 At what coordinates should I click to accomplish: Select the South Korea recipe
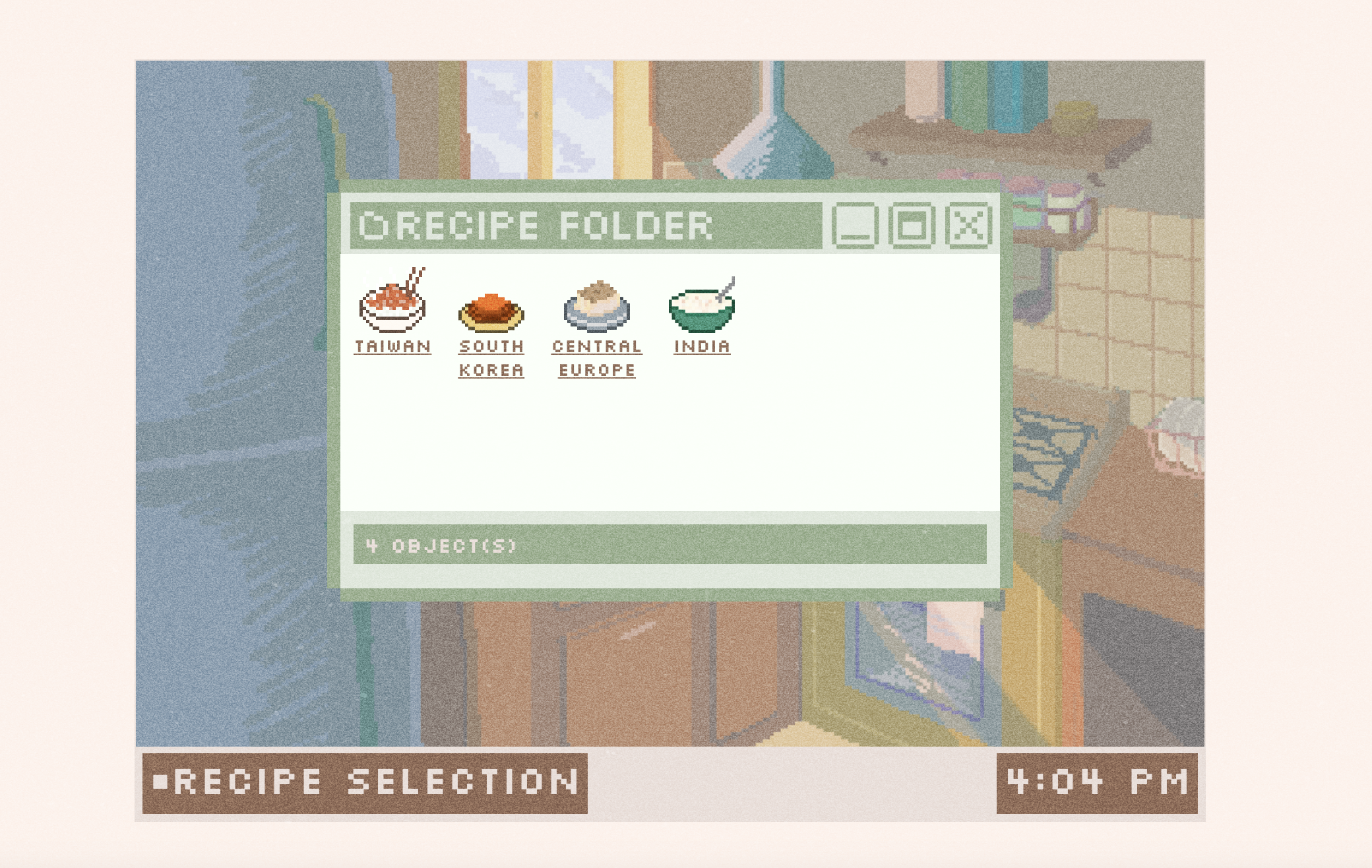pyautogui.click(x=491, y=313)
